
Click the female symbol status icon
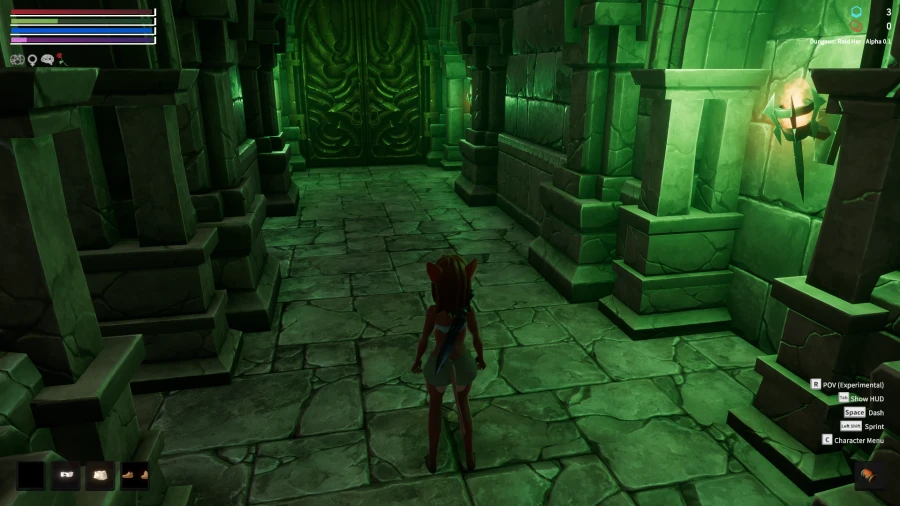point(32,60)
